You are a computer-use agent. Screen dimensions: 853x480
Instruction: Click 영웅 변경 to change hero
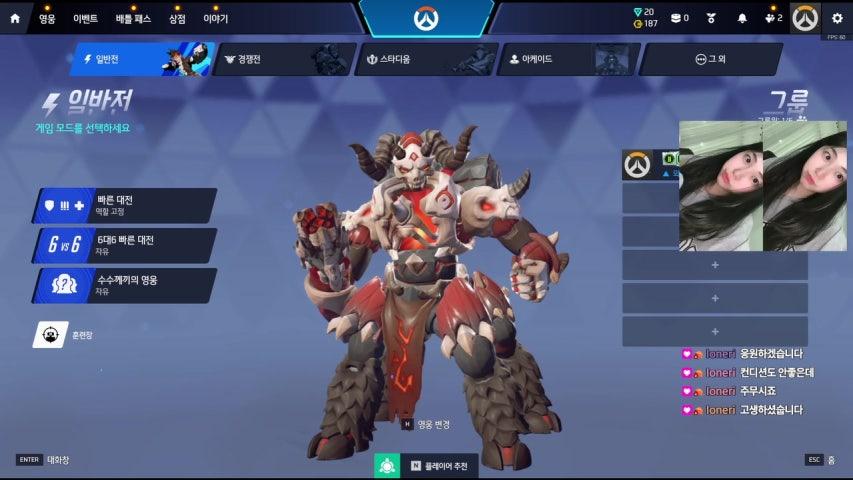pos(427,424)
